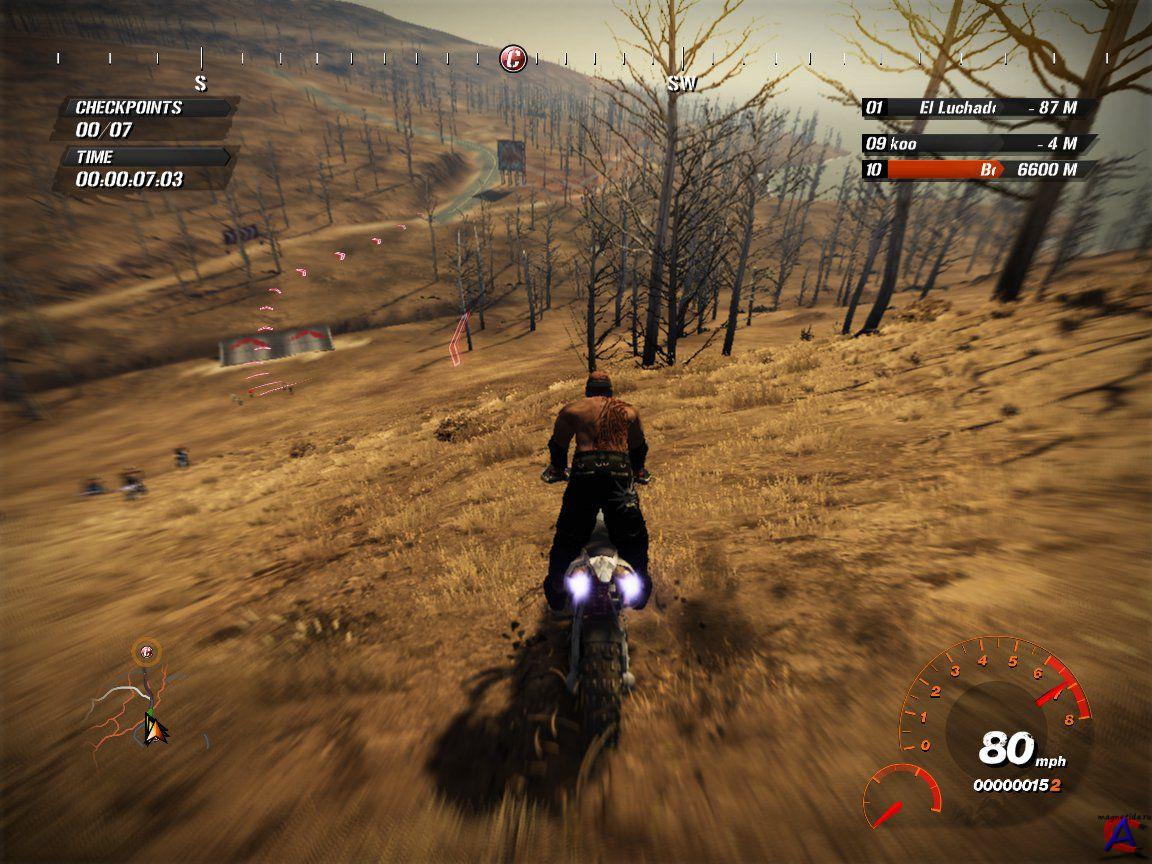Select the player arrow on the minimap
This screenshot has width=1152, height=864.
click(x=154, y=730)
